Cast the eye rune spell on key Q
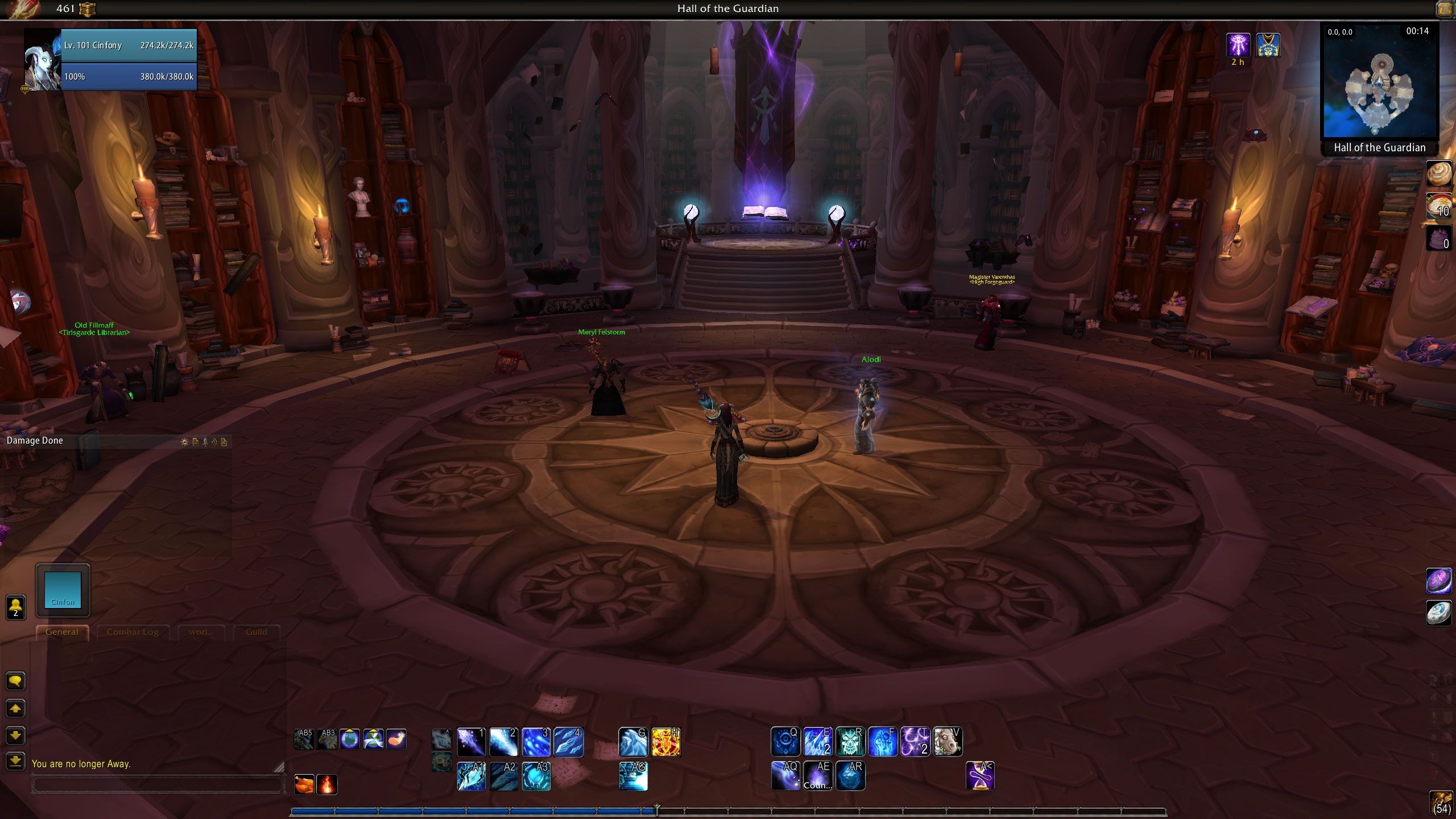 coord(785,742)
